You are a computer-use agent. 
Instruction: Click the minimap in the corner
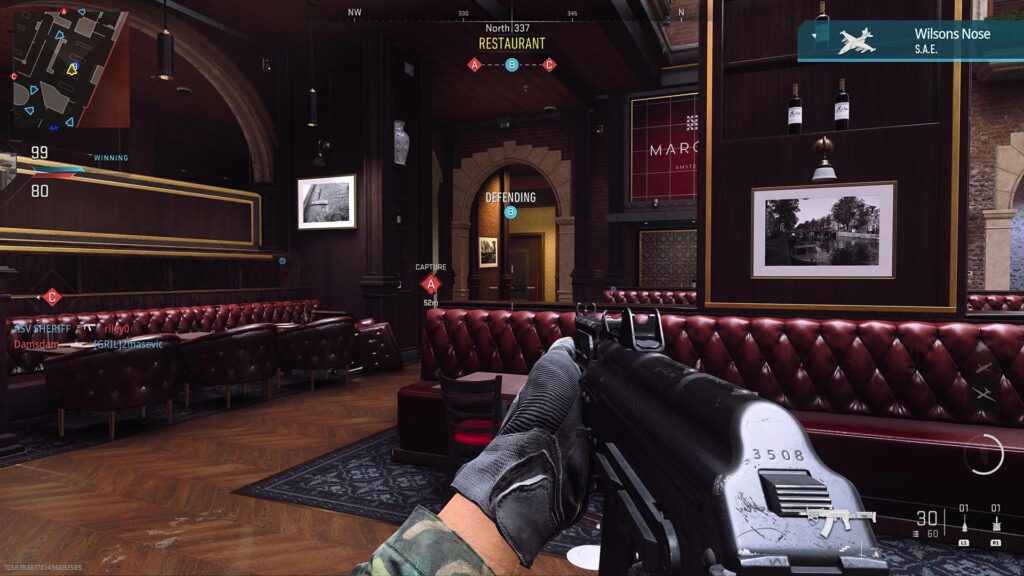click(x=70, y=68)
